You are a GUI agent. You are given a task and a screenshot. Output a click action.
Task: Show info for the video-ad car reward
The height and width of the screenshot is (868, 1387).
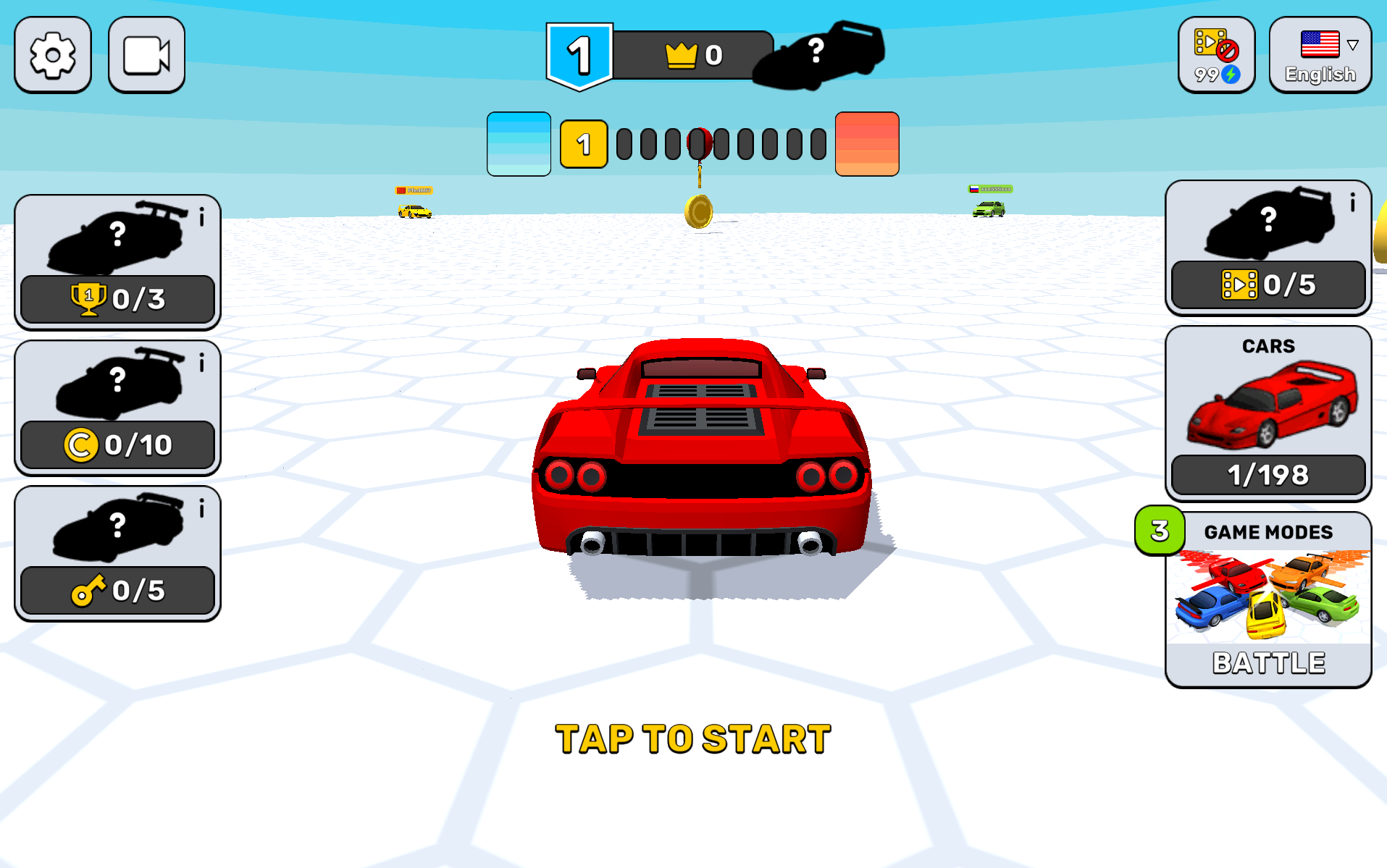click(1352, 203)
